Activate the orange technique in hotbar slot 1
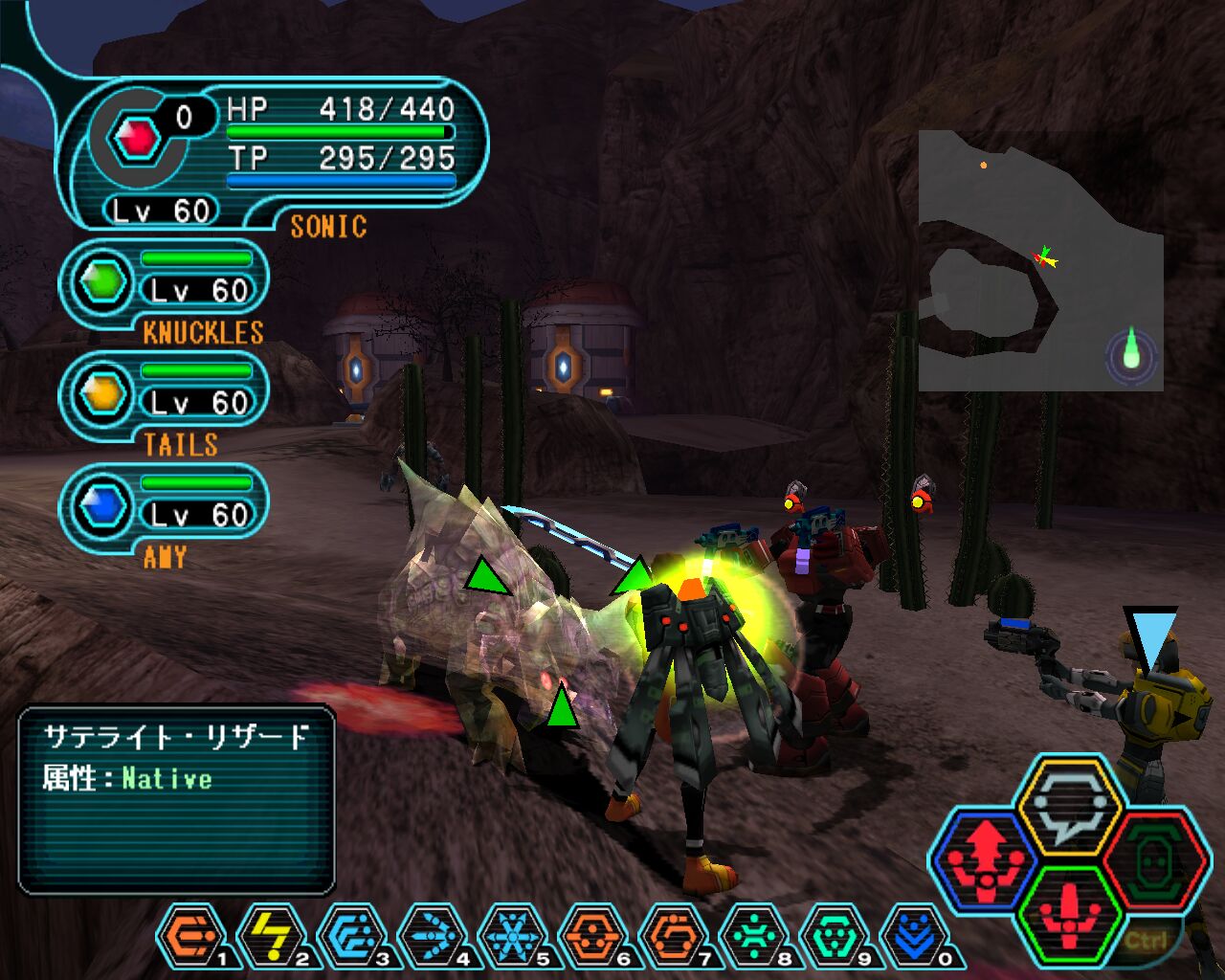 click(x=191, y=936)
